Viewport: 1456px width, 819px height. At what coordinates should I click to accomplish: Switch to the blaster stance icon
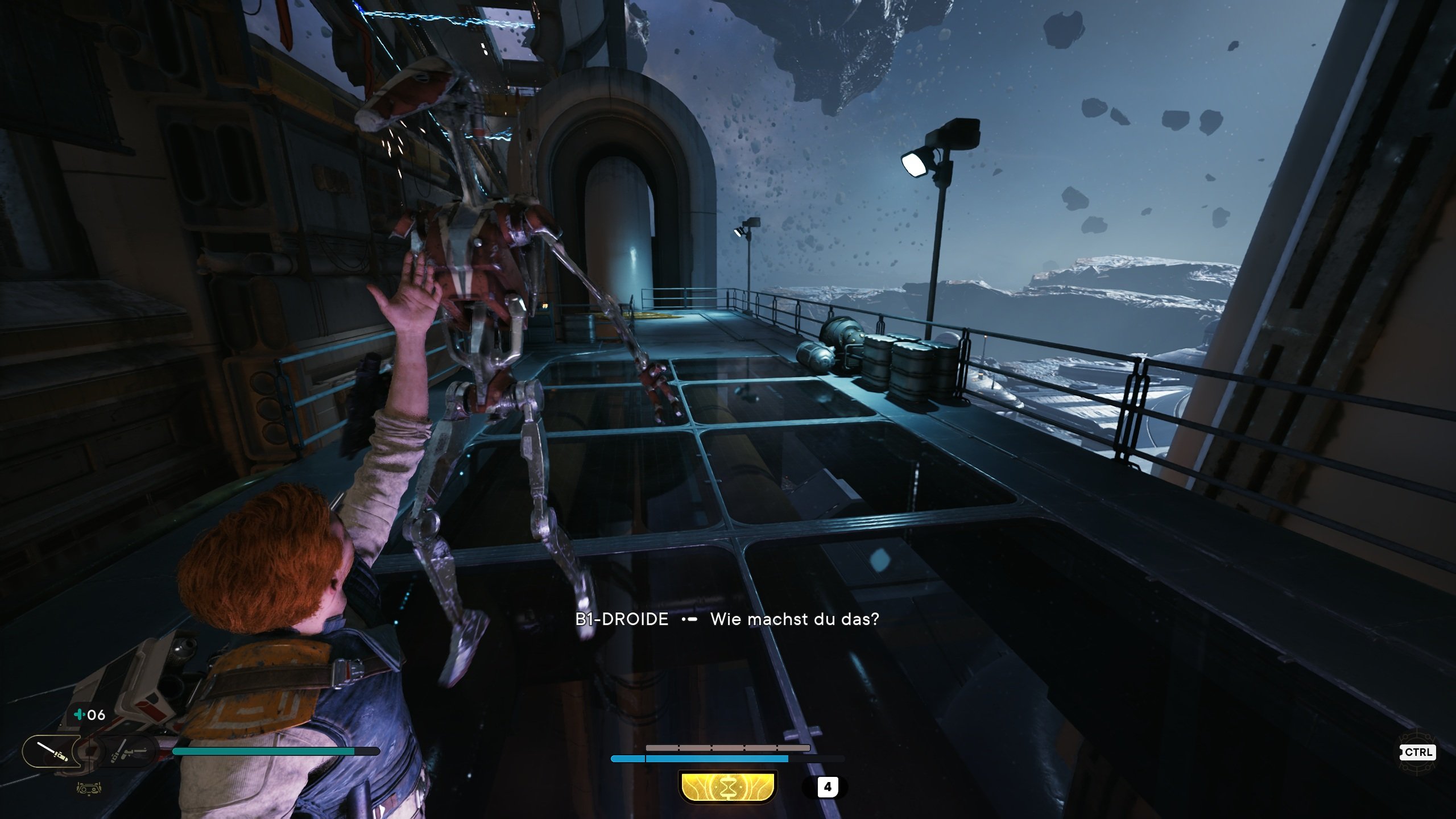pos(129,752)
